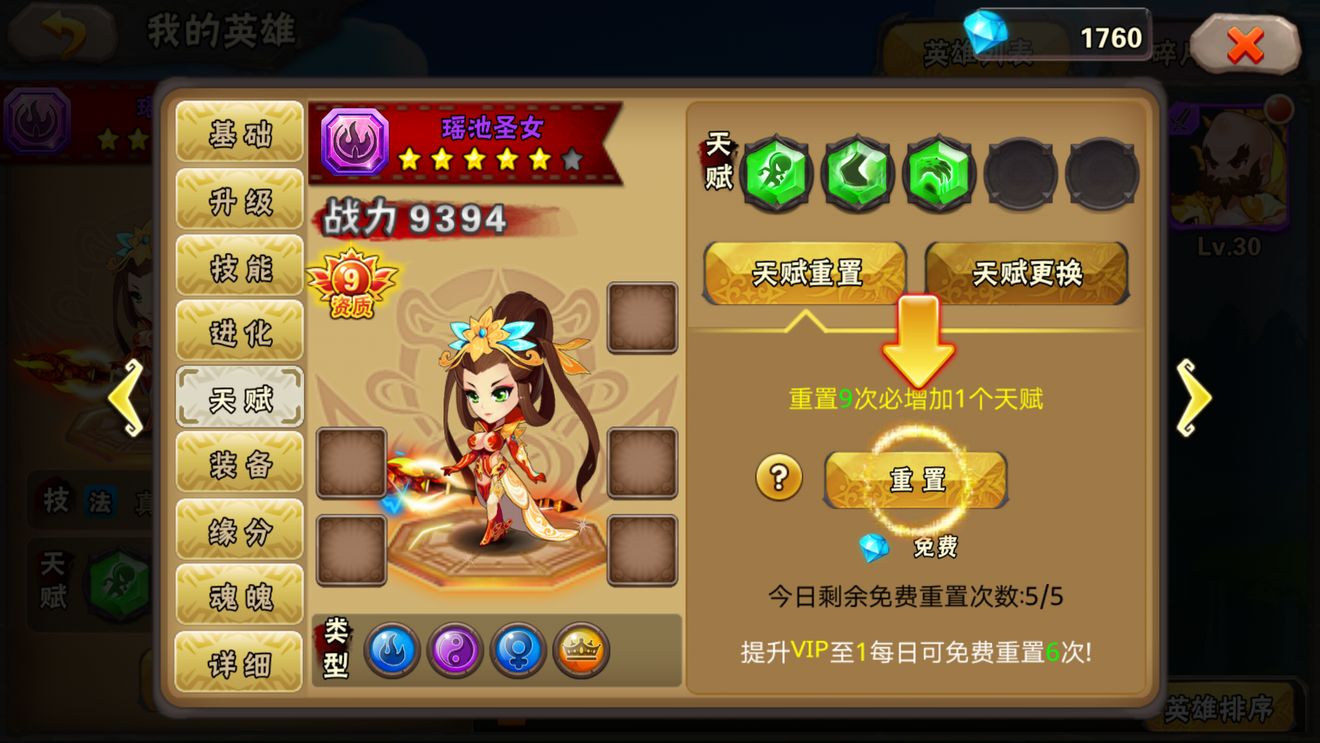Click the left arrow to view previous hero
Image resolution: width=1320 pixels, height=743 pixels.
tap(125, 399)
